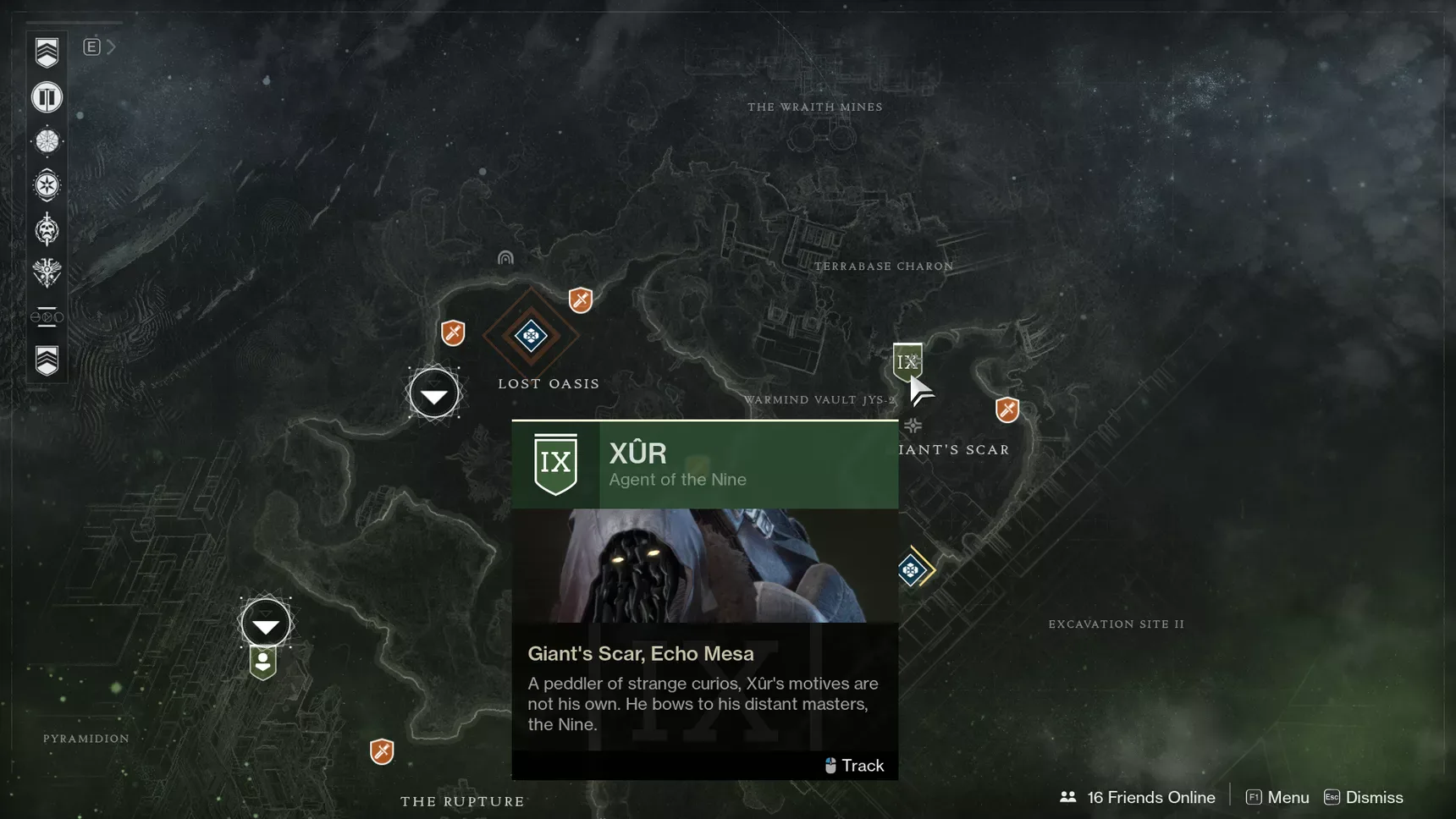This screenshot has width=1456, height=819.
Task: Open the three-circles tracked quest icon
Action: (47, 317)
